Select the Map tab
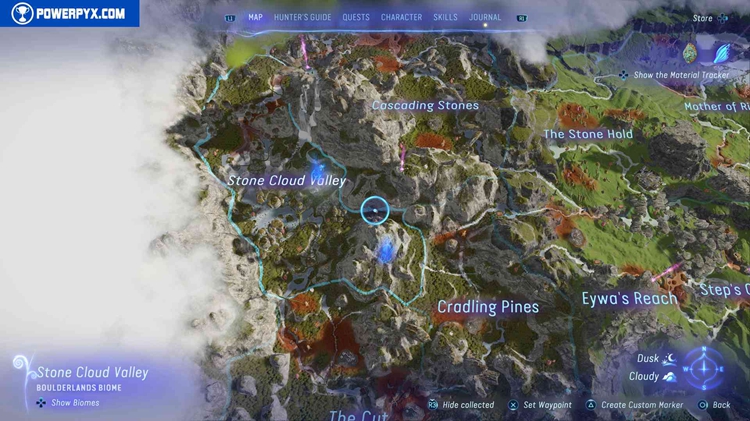Screen dimensions: 750x421 (x=255, y=17)
